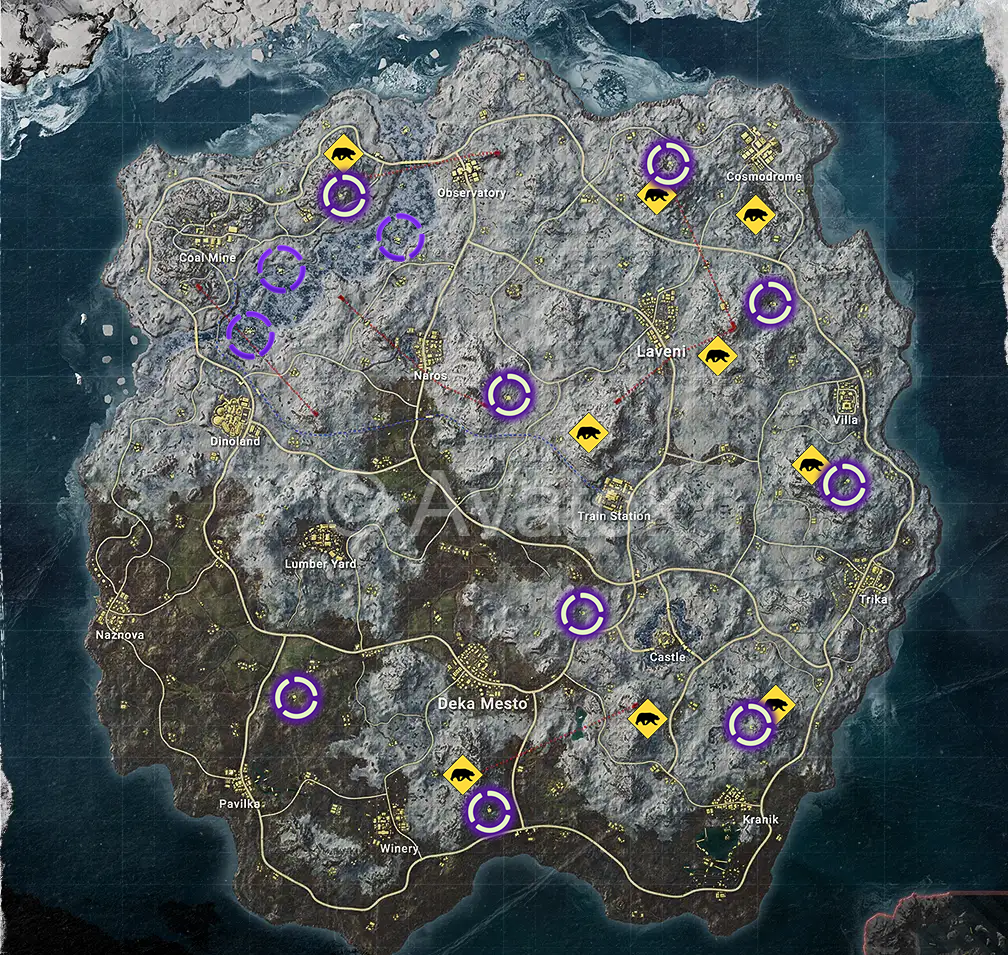Click the dashed purple ring east of Coal Mine
Screen dimensions: 1008x955
(282, 270)
